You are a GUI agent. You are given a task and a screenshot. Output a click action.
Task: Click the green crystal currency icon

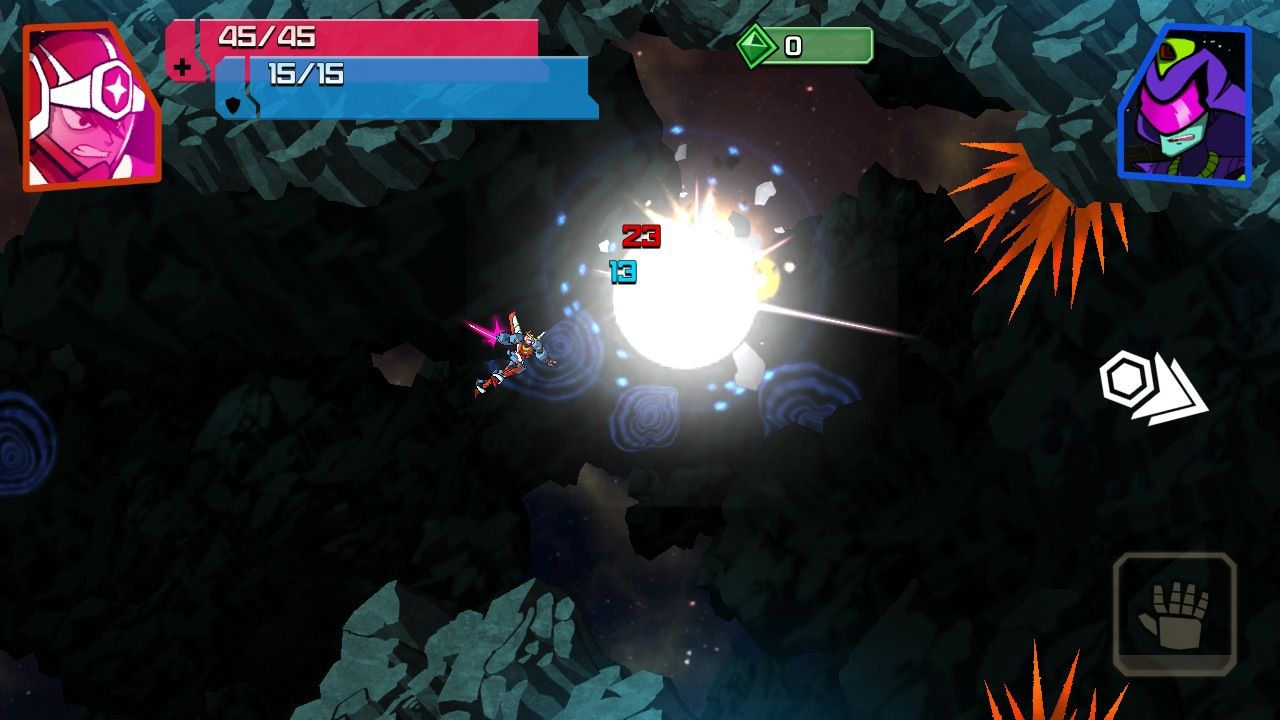757,45
